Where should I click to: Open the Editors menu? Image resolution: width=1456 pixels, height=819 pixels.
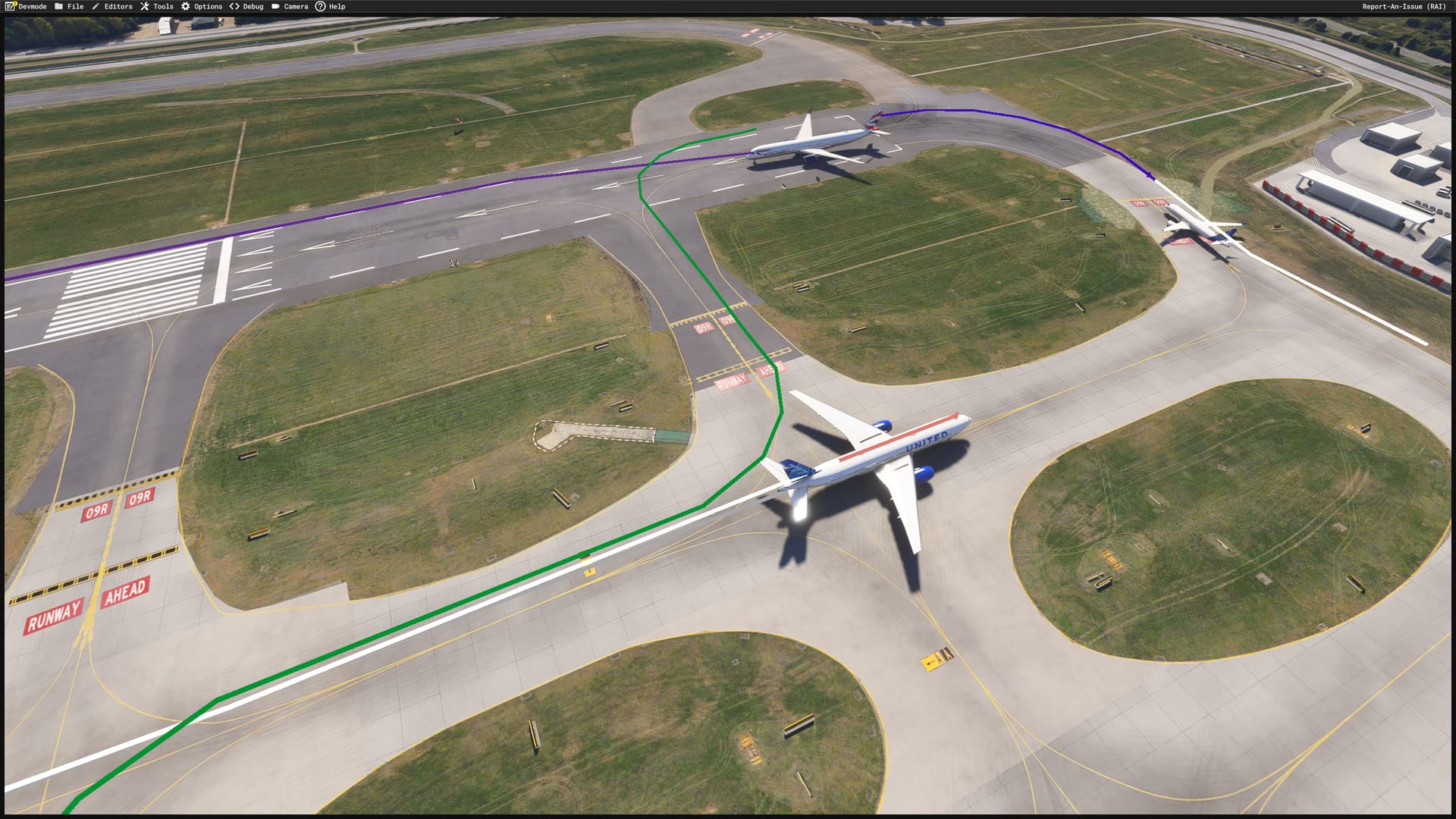point(112,7)
